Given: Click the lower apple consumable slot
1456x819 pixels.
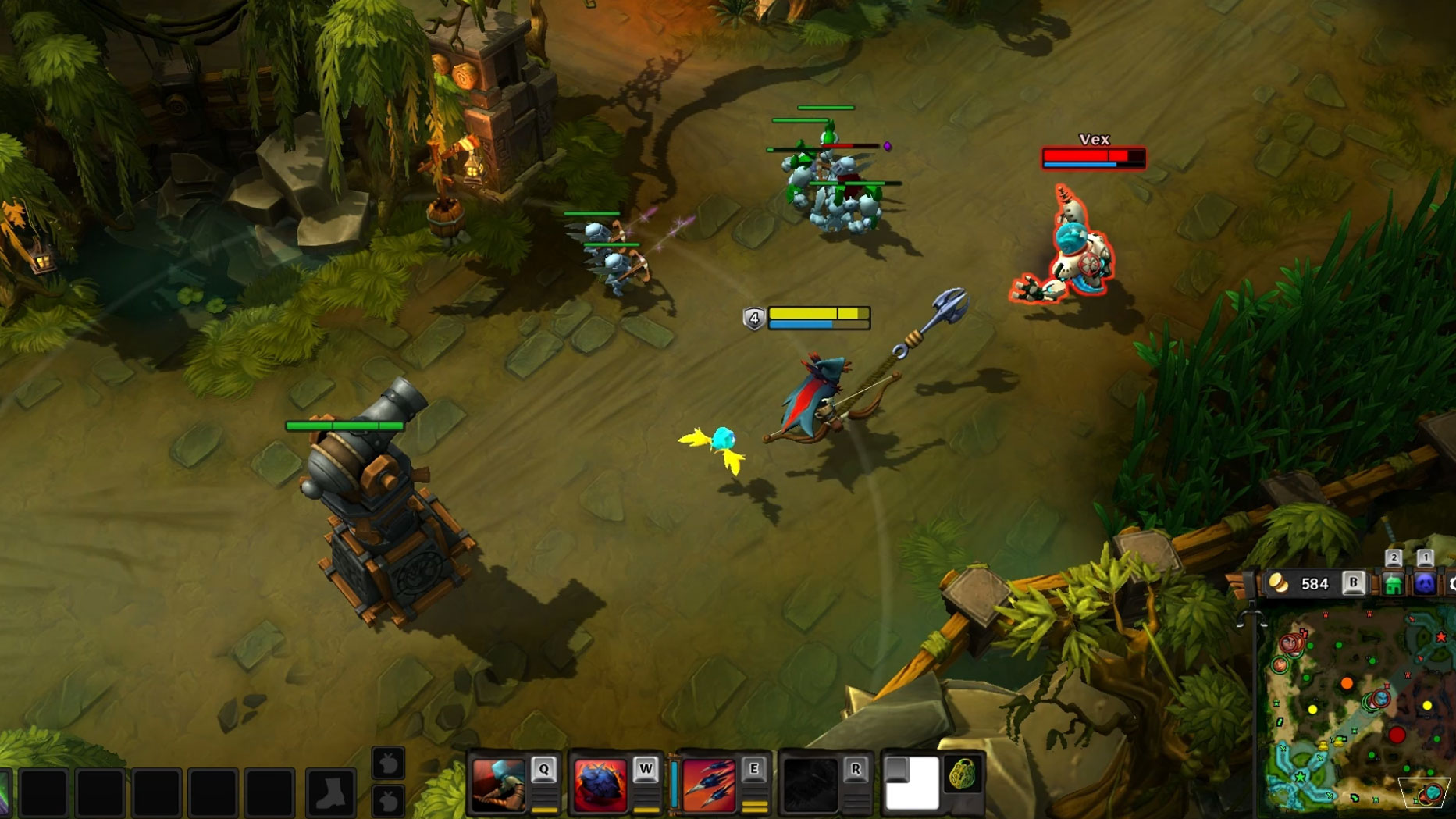Looking at the screenshot, I should (x=388, y=800).
